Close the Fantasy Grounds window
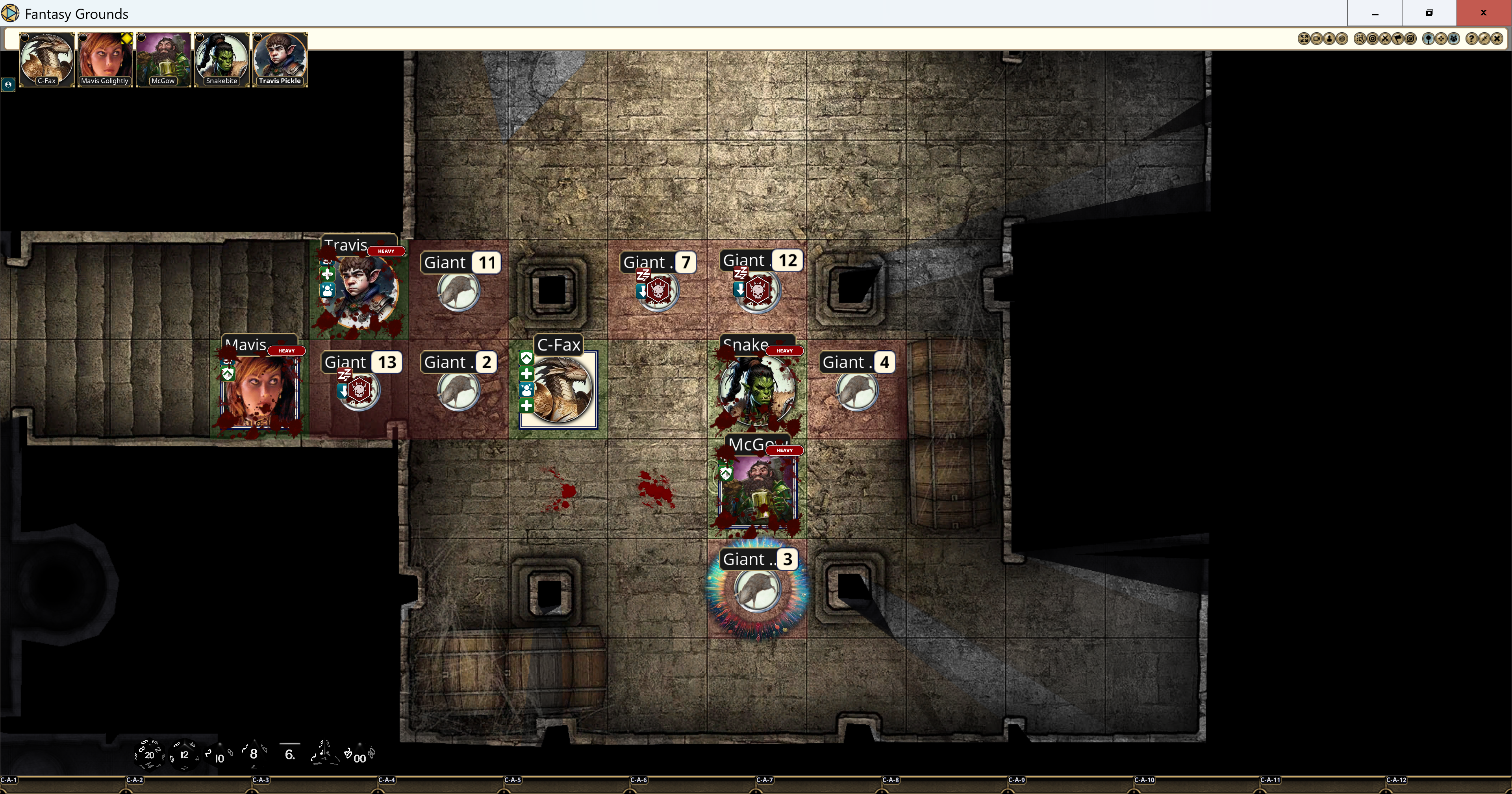 1483,13
